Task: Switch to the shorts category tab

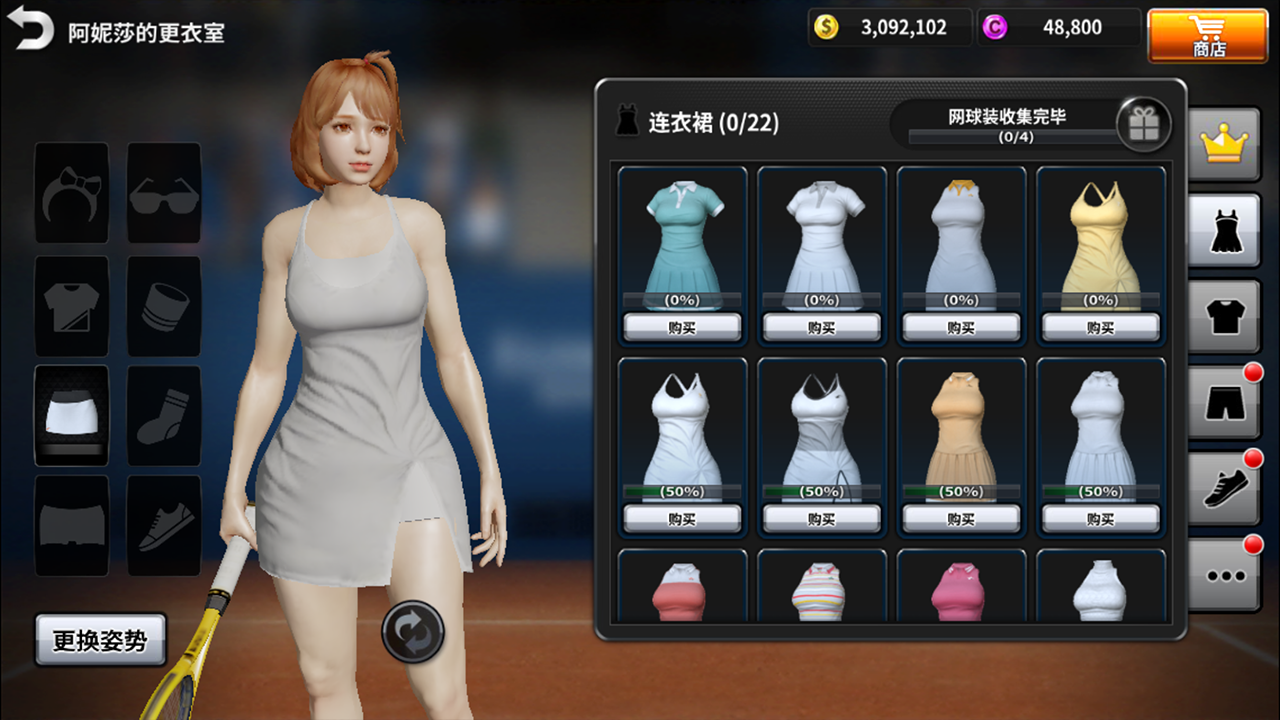Action: point(1223,402)
